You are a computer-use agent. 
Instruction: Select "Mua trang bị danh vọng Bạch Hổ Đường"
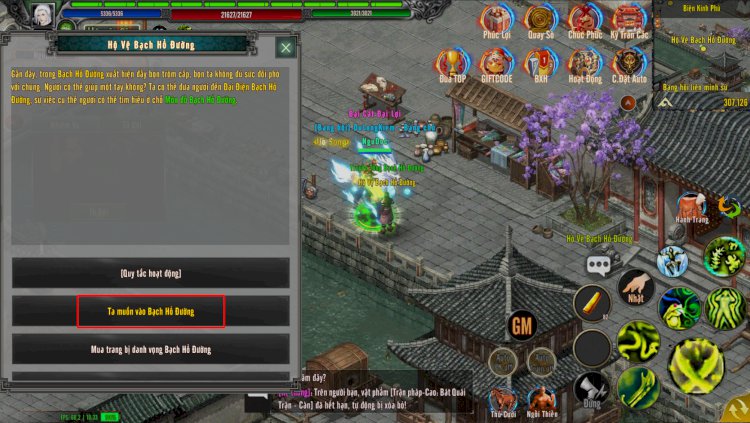pos(151,349)
